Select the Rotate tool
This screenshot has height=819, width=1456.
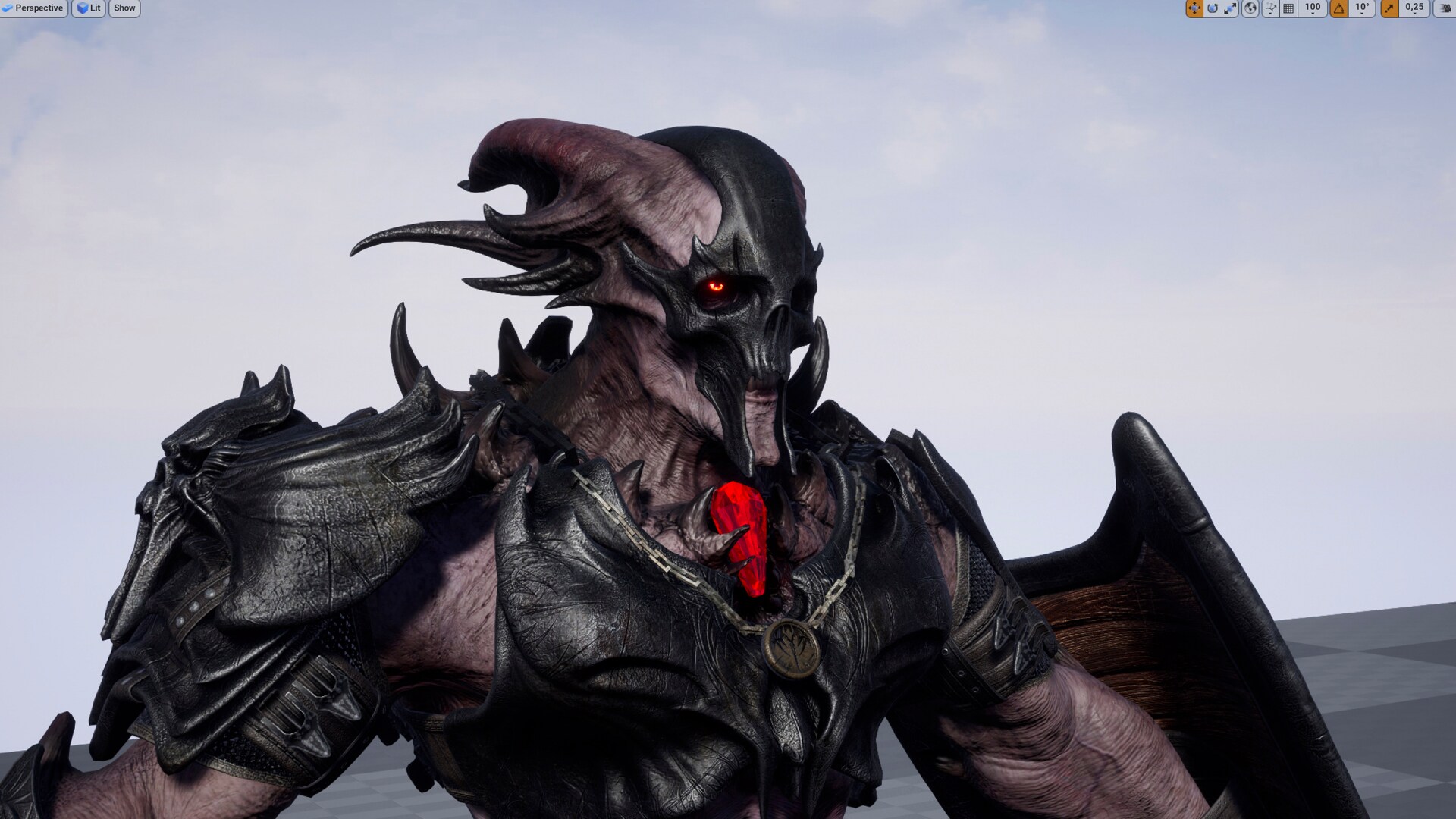[1213, 8]
